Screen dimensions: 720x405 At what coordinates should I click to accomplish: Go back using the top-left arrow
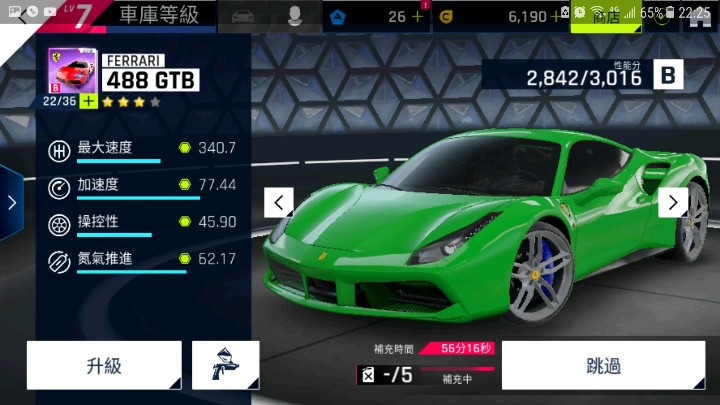click(x=22, y=17)
